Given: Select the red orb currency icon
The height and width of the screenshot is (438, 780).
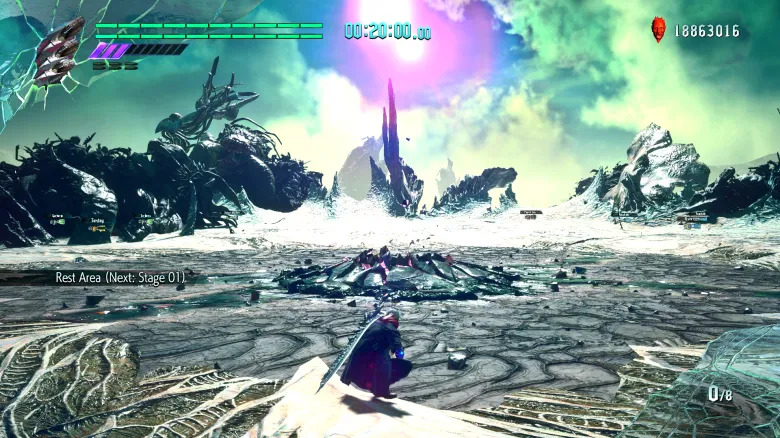Looking at the screenshot, I should 658,29.
